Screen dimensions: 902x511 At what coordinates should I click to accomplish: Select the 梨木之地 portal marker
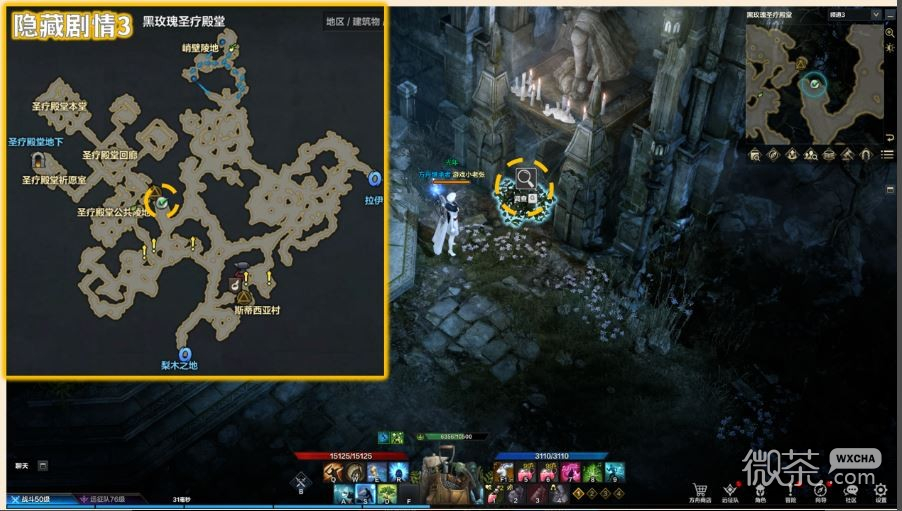click(185, 354)
